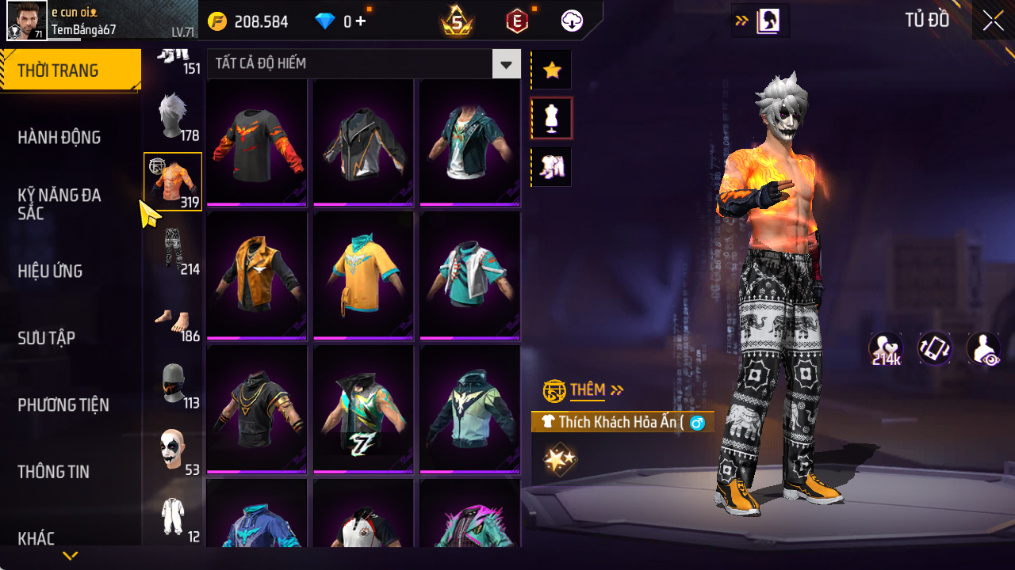The height and width of the screenshot is (570, 1015).
Task: Toggle the character visibility eye icon
Action: point(985,348)
